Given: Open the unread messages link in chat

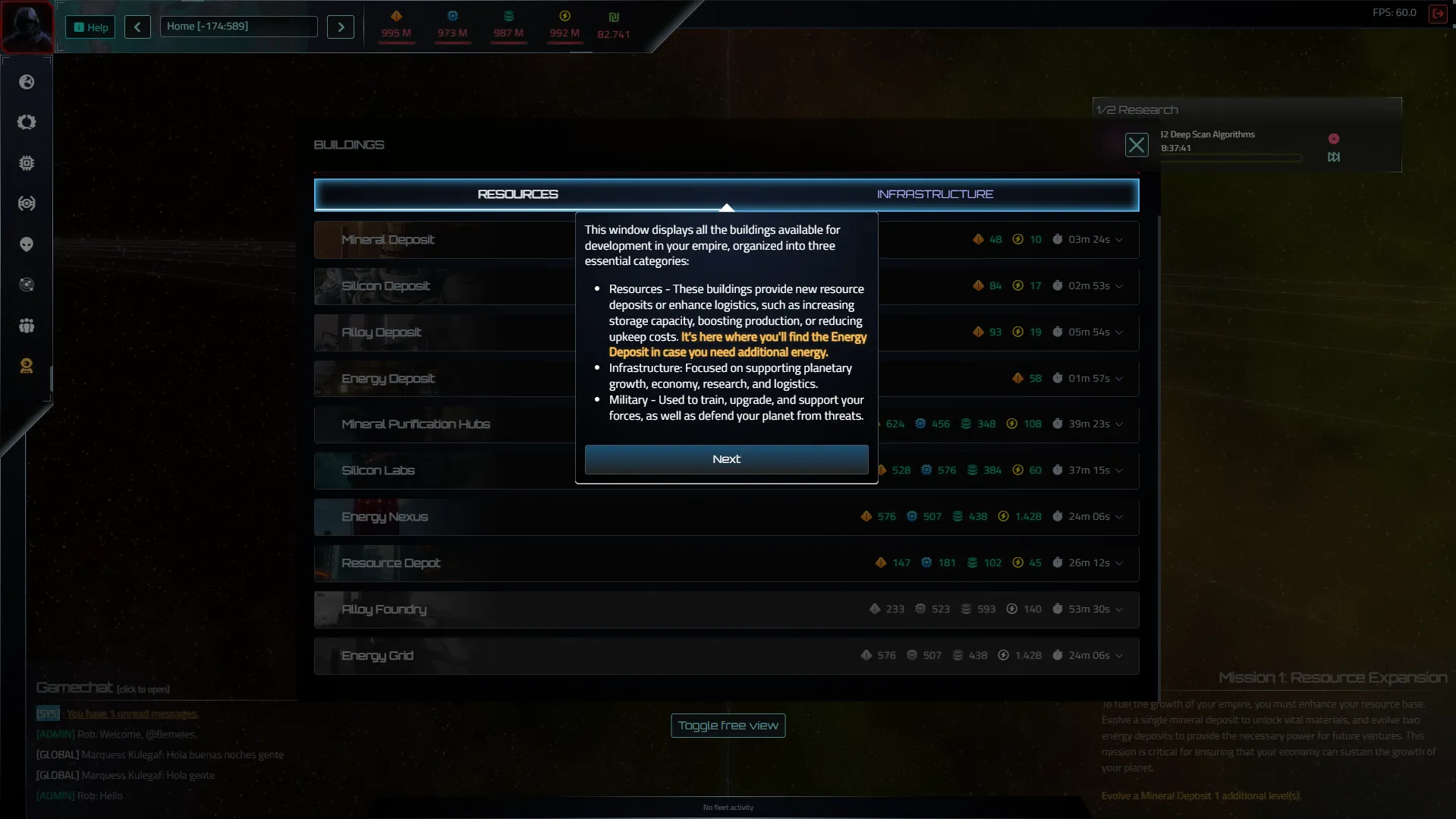Looking at the screenshot, I should click(x=132, y=713).
